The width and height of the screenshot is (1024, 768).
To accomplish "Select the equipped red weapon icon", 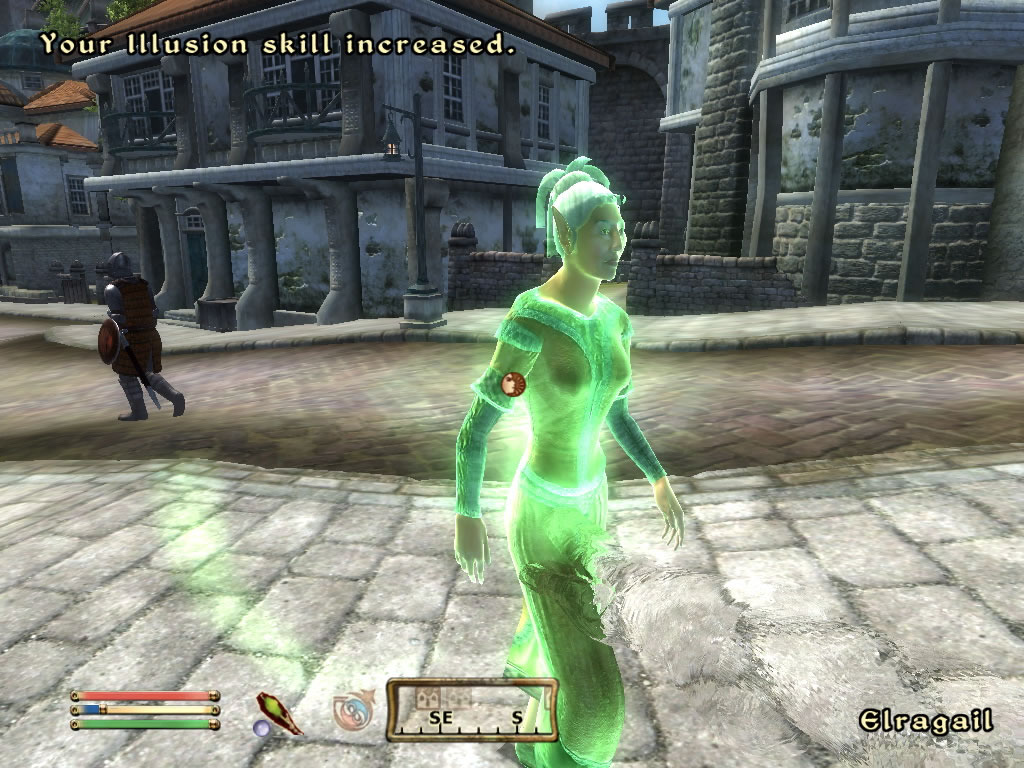I will [x=279, y=712].
